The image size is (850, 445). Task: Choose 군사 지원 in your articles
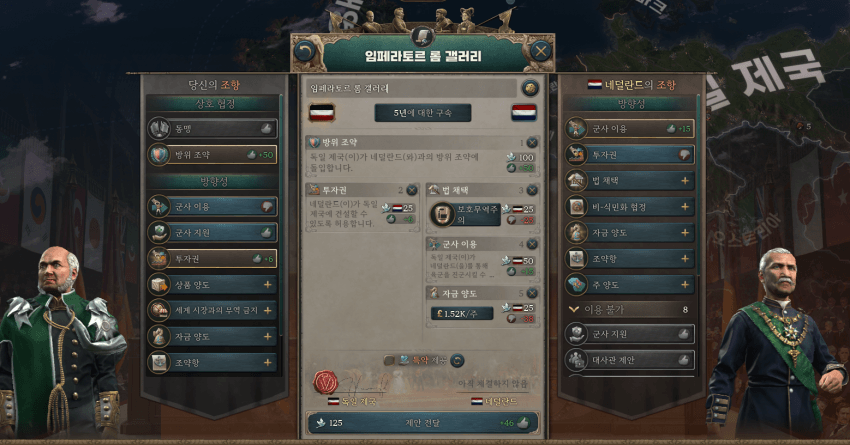click(211, 231)
